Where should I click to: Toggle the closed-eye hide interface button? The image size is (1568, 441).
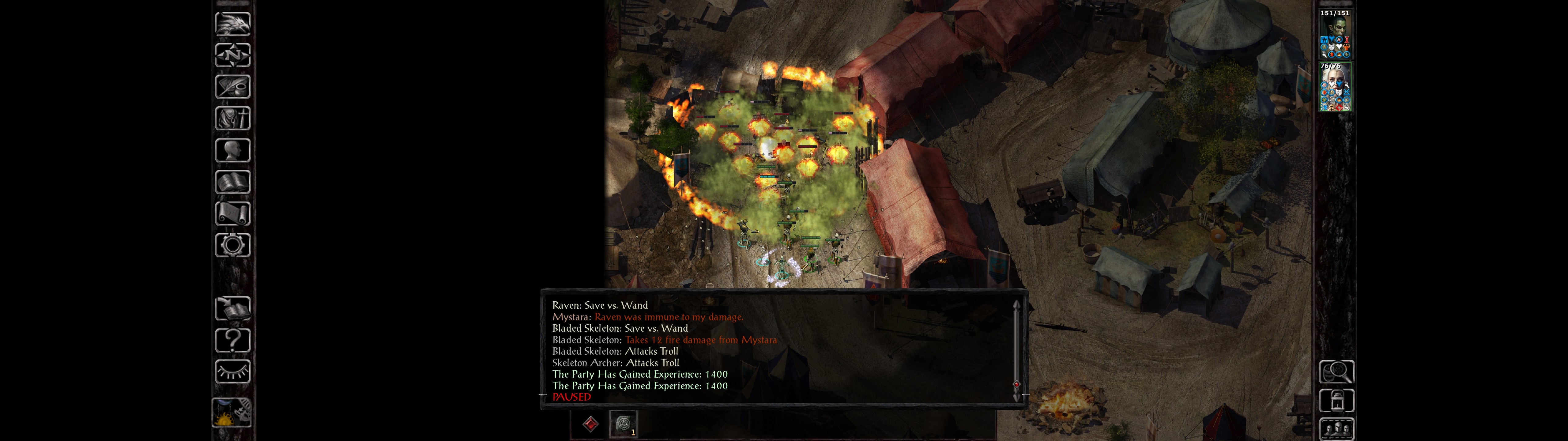(x=232, y=371)
